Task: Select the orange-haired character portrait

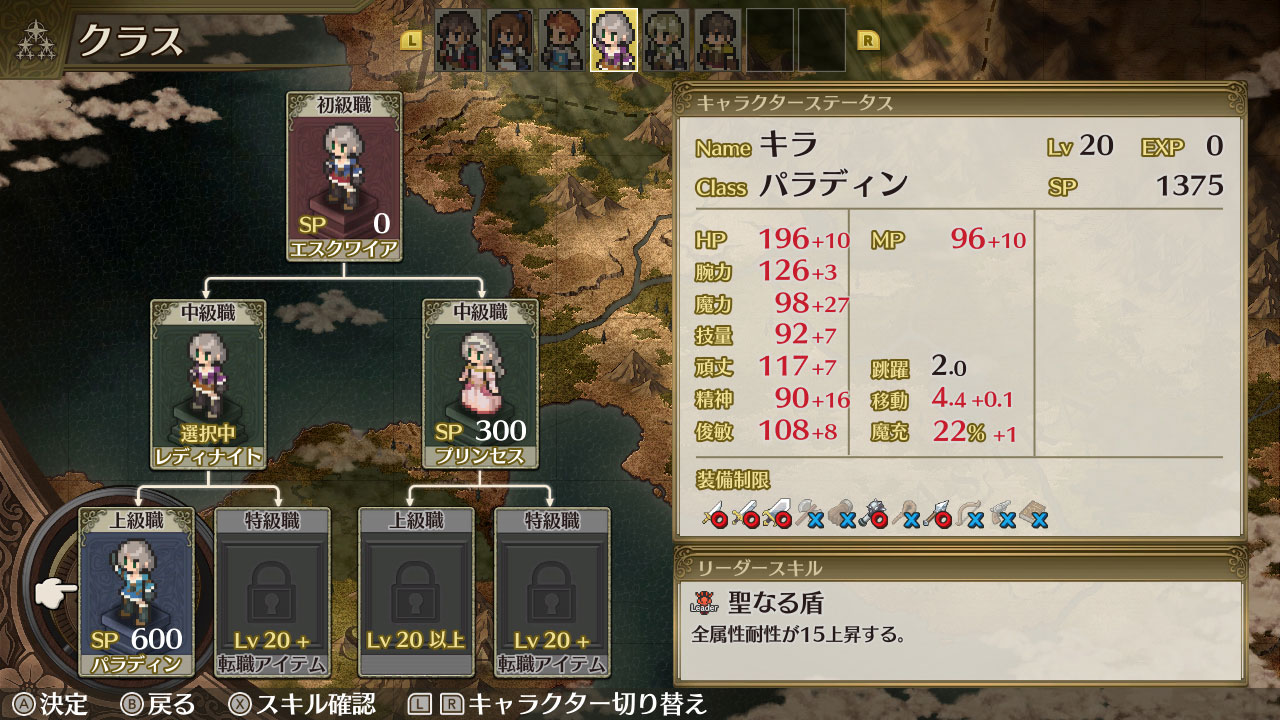Action: tap(562, 40)
